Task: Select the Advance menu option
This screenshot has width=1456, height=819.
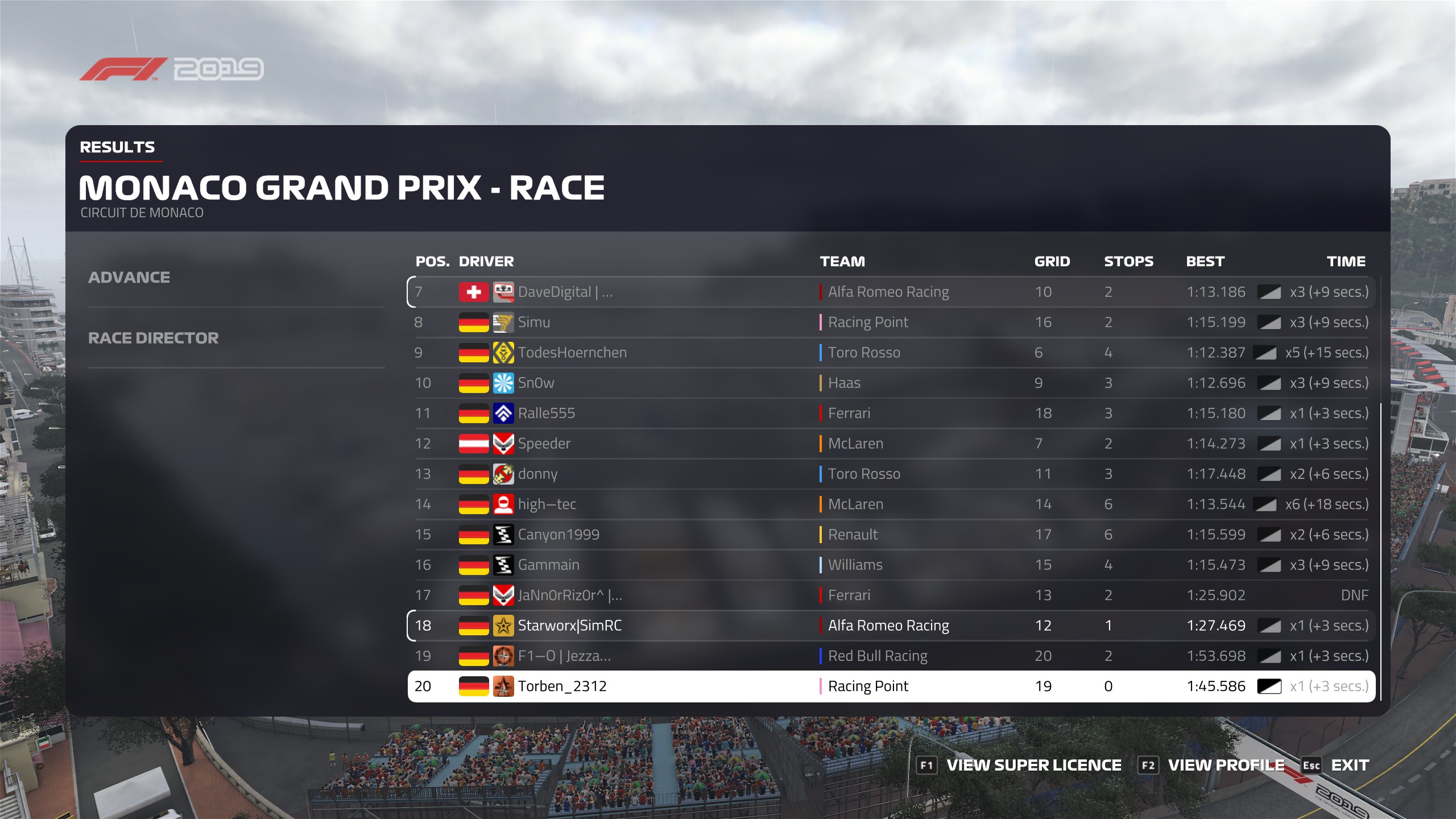Action: point(129,278)
